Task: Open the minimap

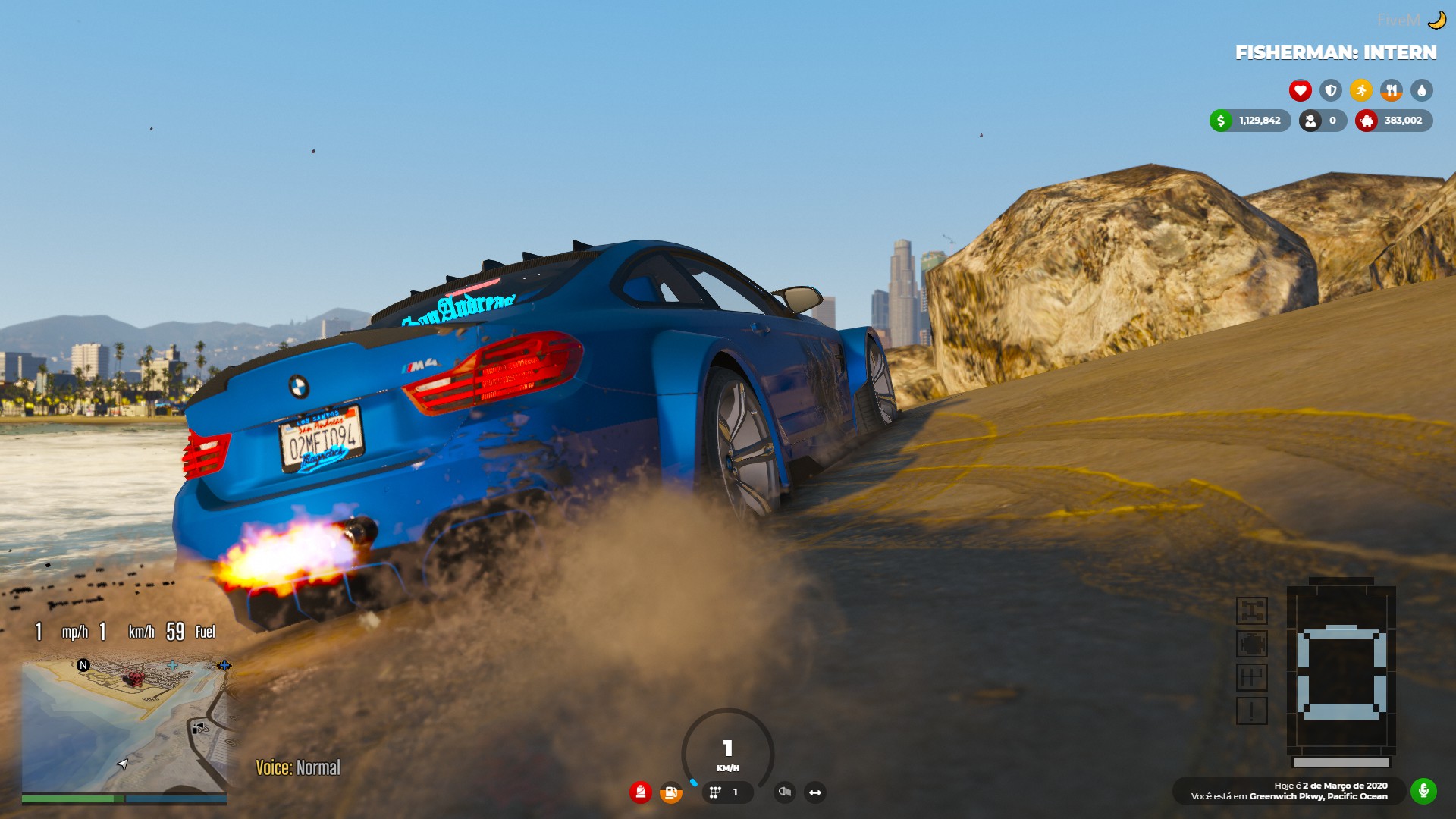Action: click(x=124, y=726)
